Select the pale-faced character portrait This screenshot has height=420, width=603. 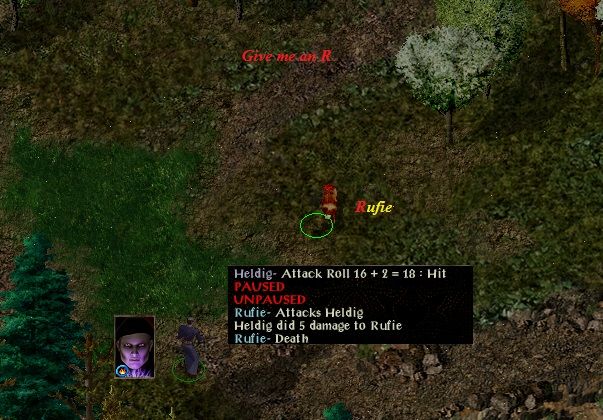(134, 343)
